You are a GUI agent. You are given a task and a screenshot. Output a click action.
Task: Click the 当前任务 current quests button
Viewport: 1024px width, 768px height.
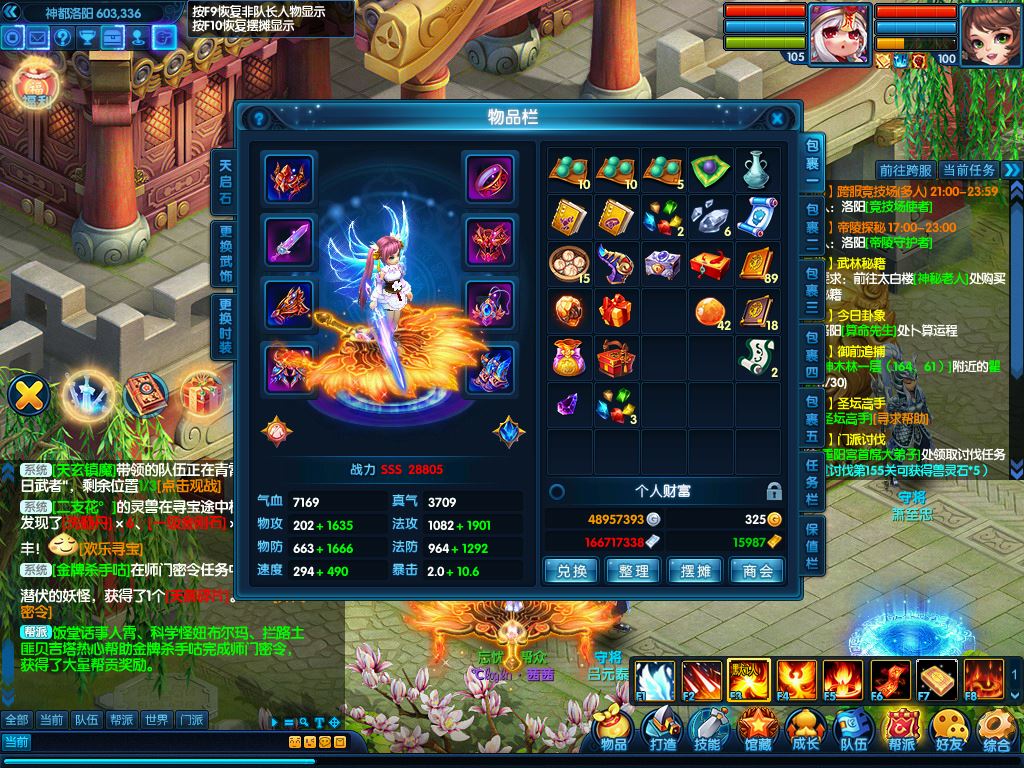968,170
